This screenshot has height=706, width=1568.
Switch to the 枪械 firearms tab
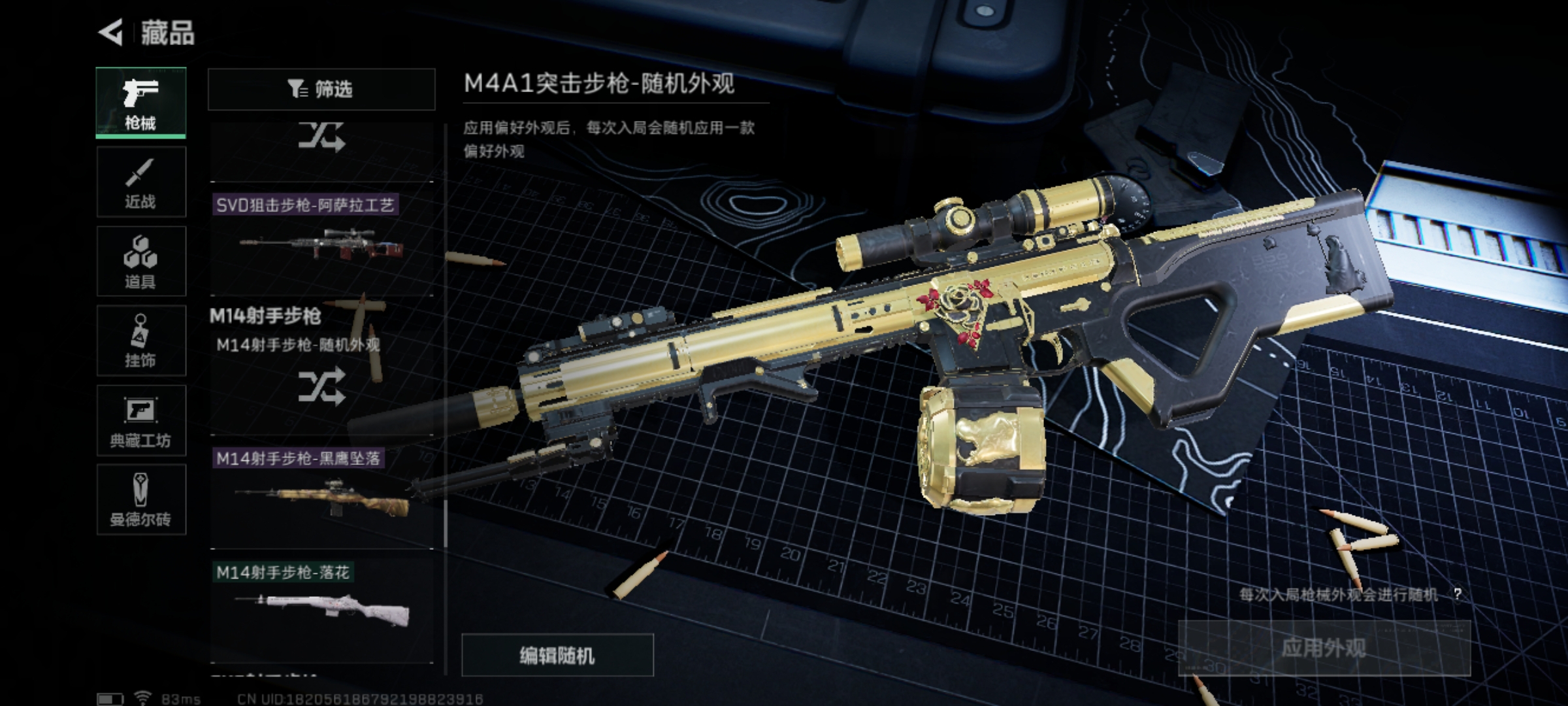pyautogui.click(x=141, y=103)
